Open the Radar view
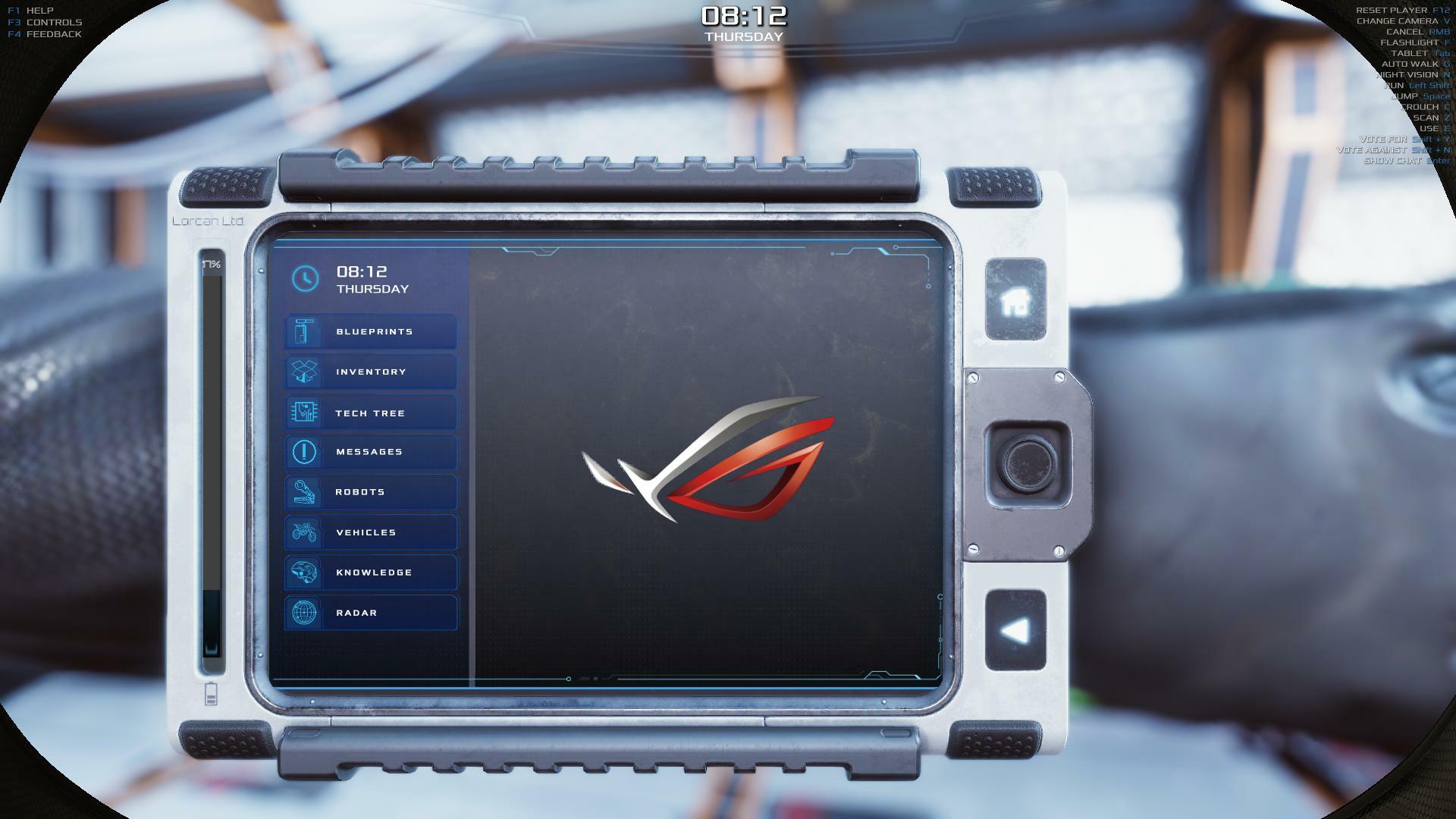Viewport: 1456px width, 819px height. [371, 613]
